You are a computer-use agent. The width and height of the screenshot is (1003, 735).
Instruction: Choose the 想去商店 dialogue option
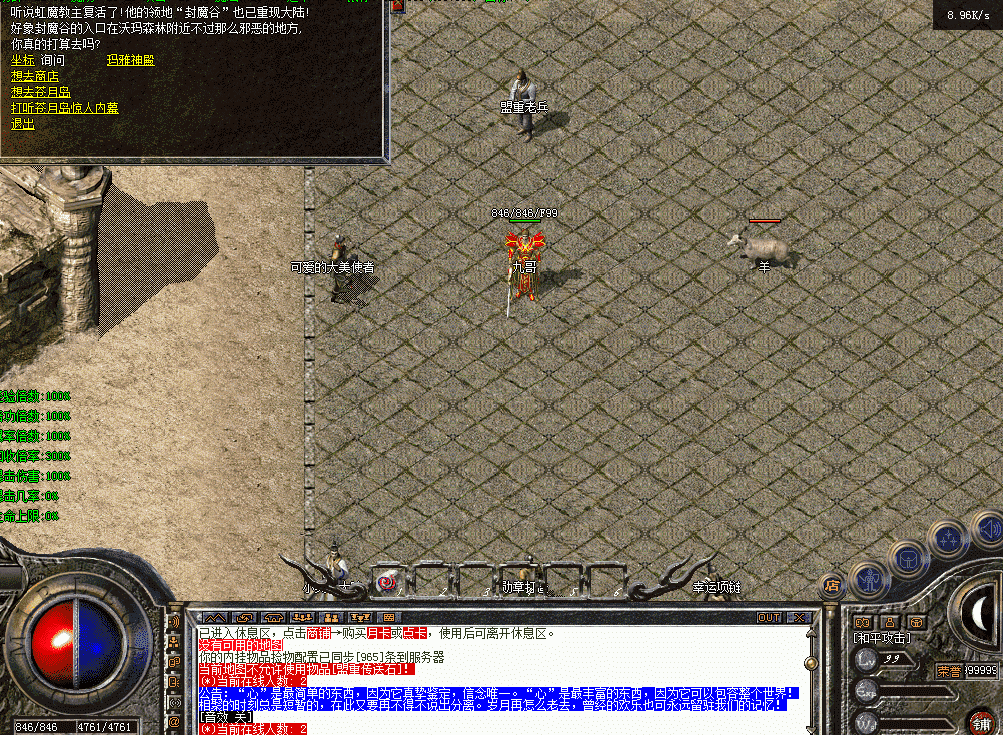[35, 76]
